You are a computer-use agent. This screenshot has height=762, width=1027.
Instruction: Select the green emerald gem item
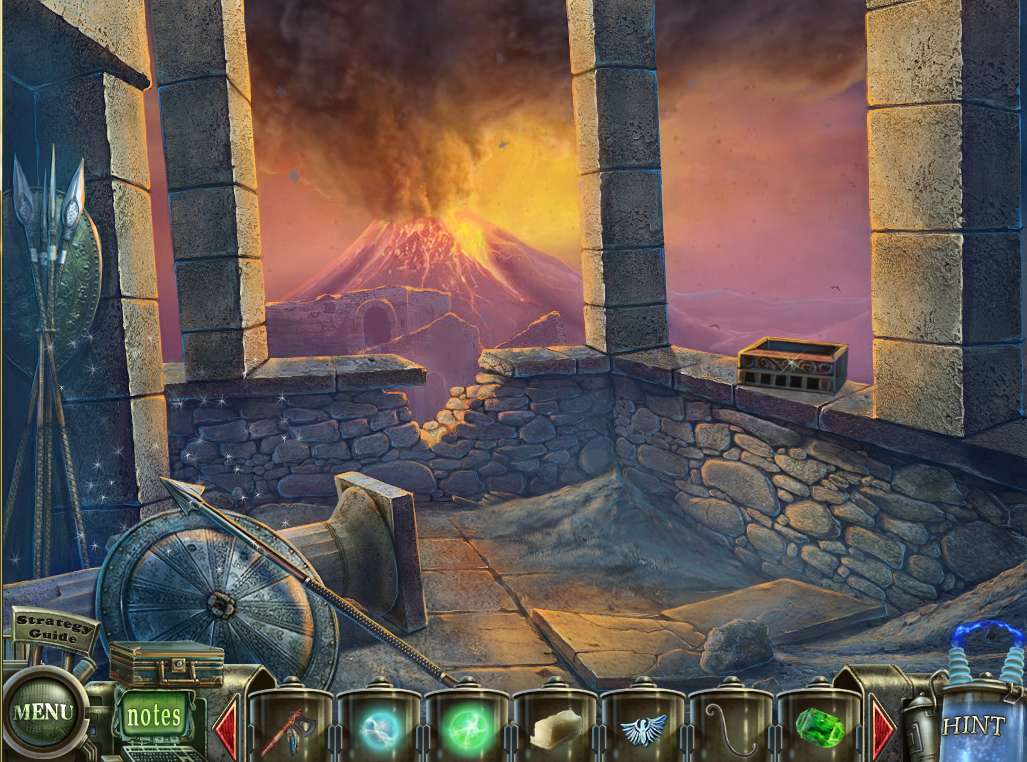(819, 727)
